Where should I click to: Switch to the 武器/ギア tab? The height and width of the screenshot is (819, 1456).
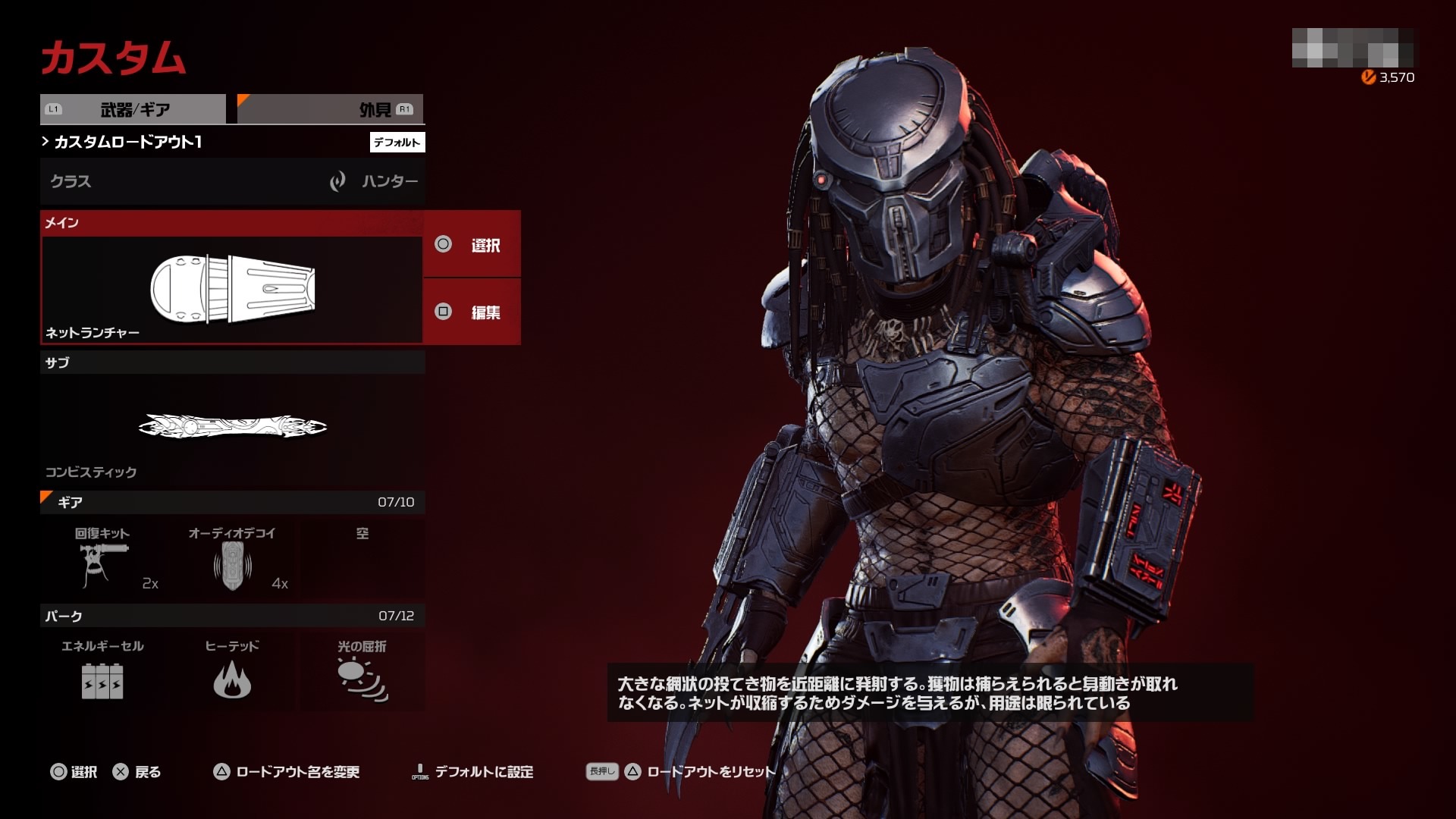[x=133, y=109]
